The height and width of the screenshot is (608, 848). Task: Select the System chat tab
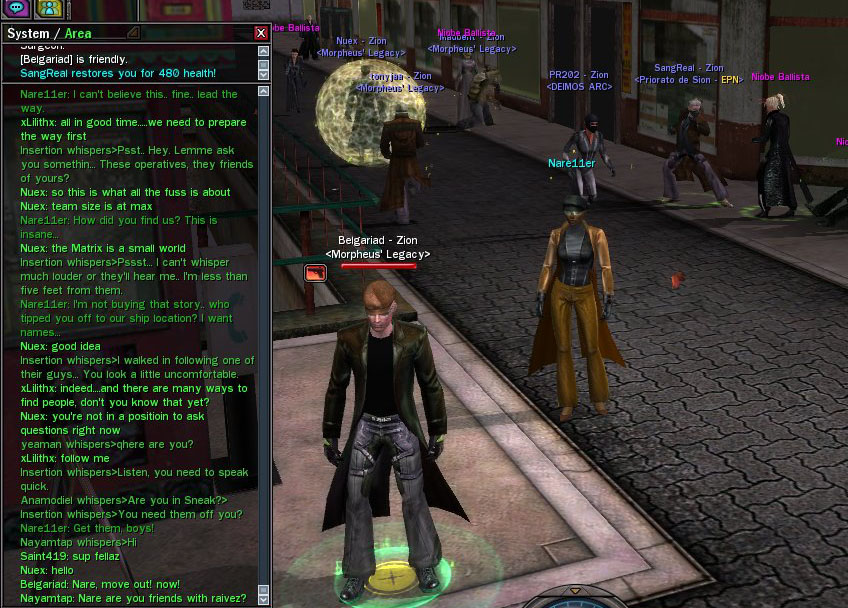coord(28,34)
